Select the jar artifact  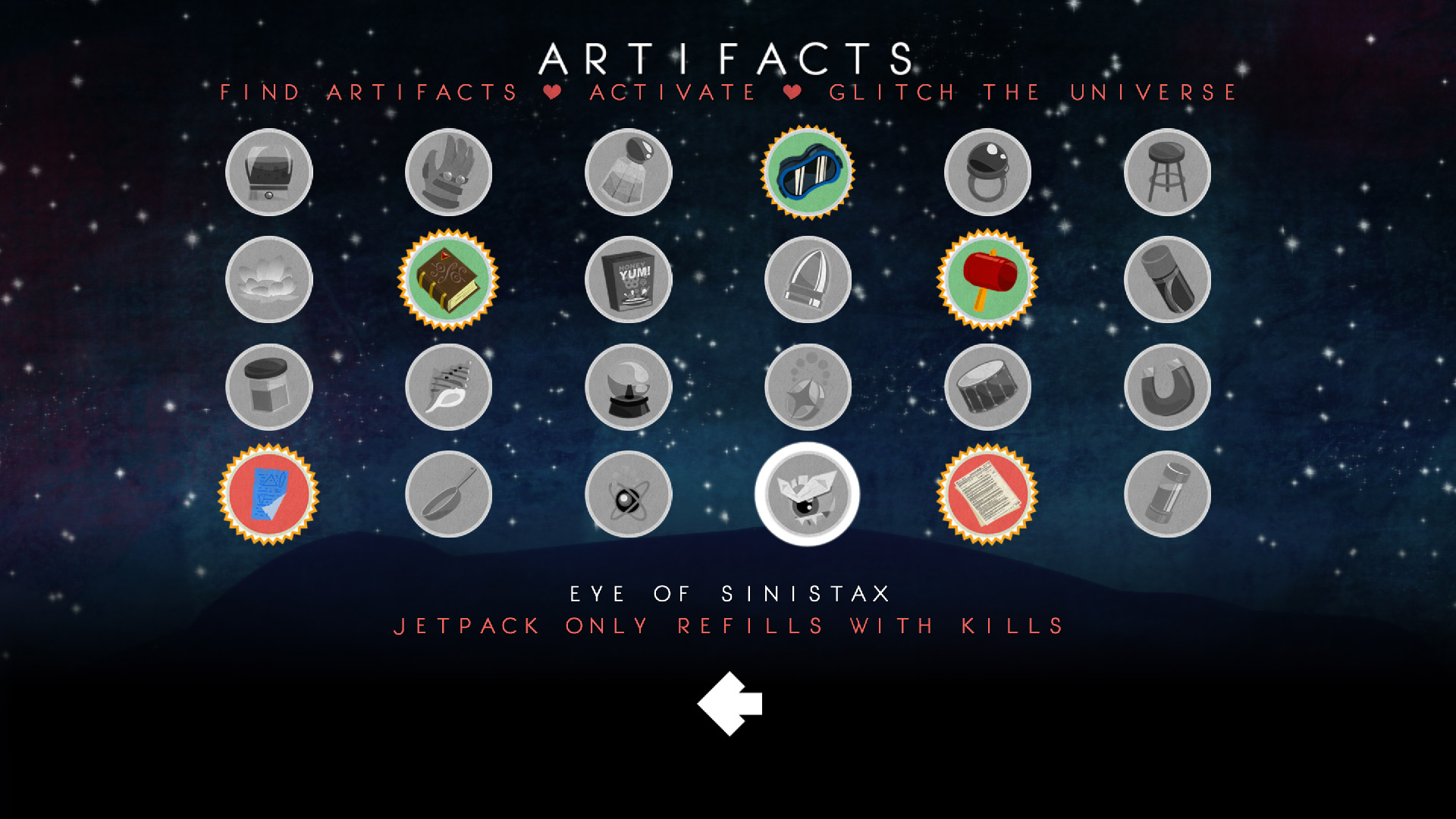tap(268, 387)
